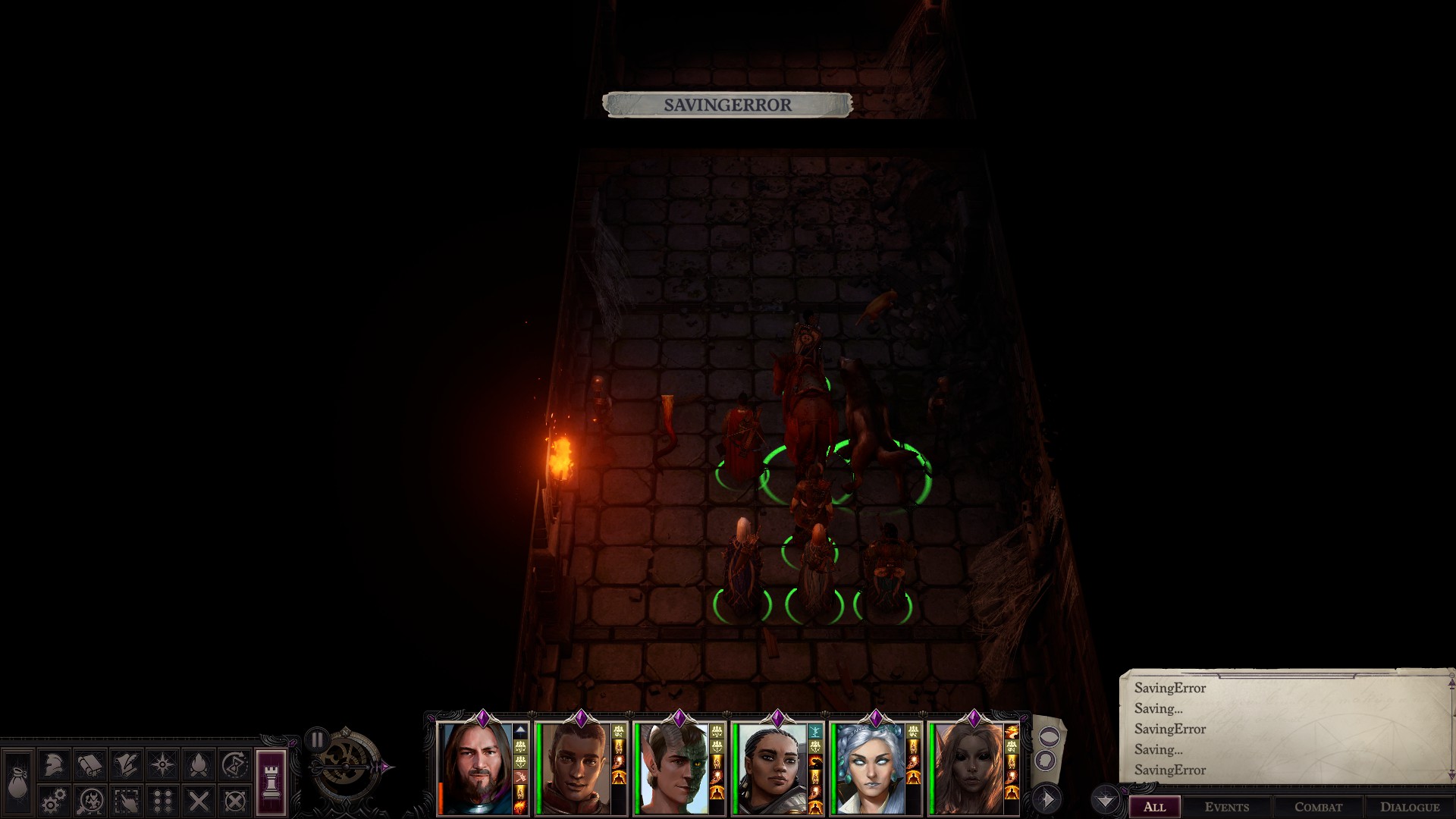
Task: Open the journal scroll-and-quill icon
Action: 126,764
